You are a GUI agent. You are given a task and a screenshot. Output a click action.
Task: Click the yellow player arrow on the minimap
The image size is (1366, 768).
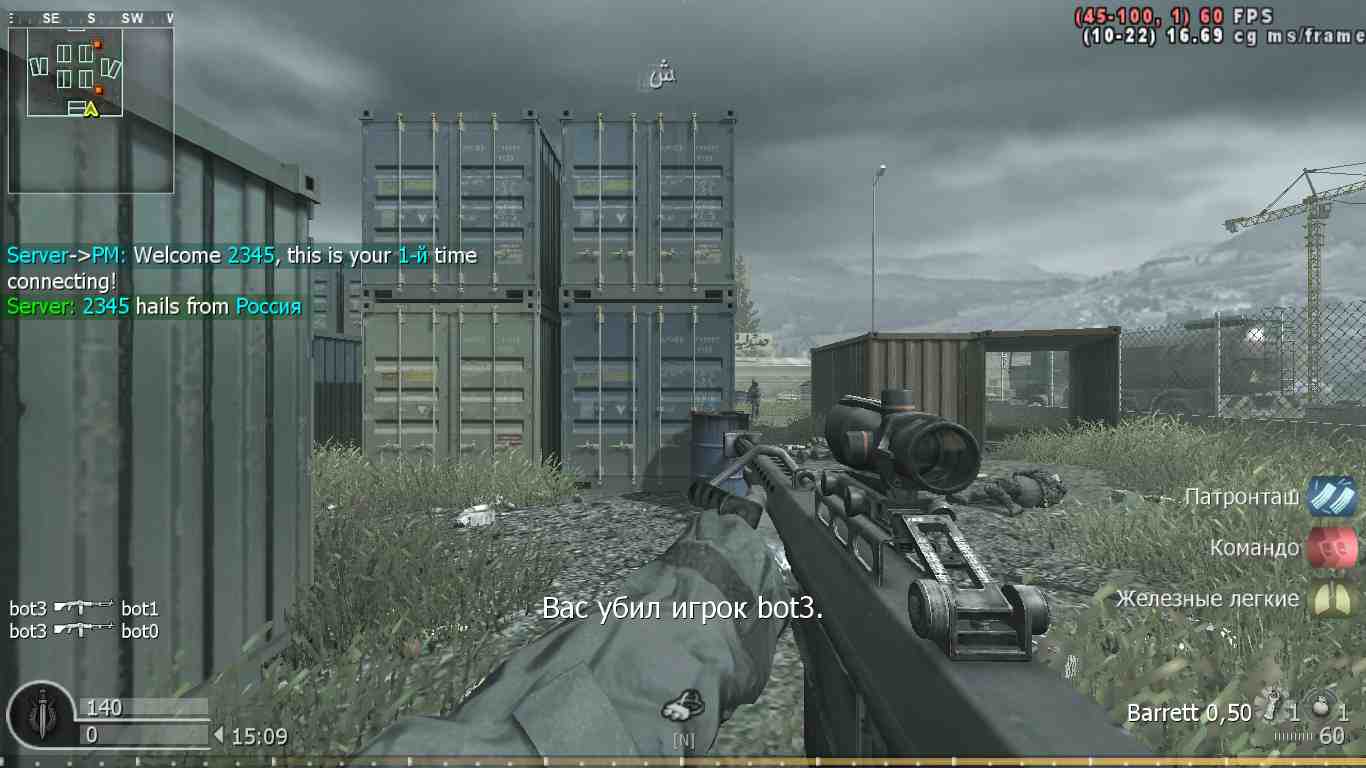(x=92, y=108)
